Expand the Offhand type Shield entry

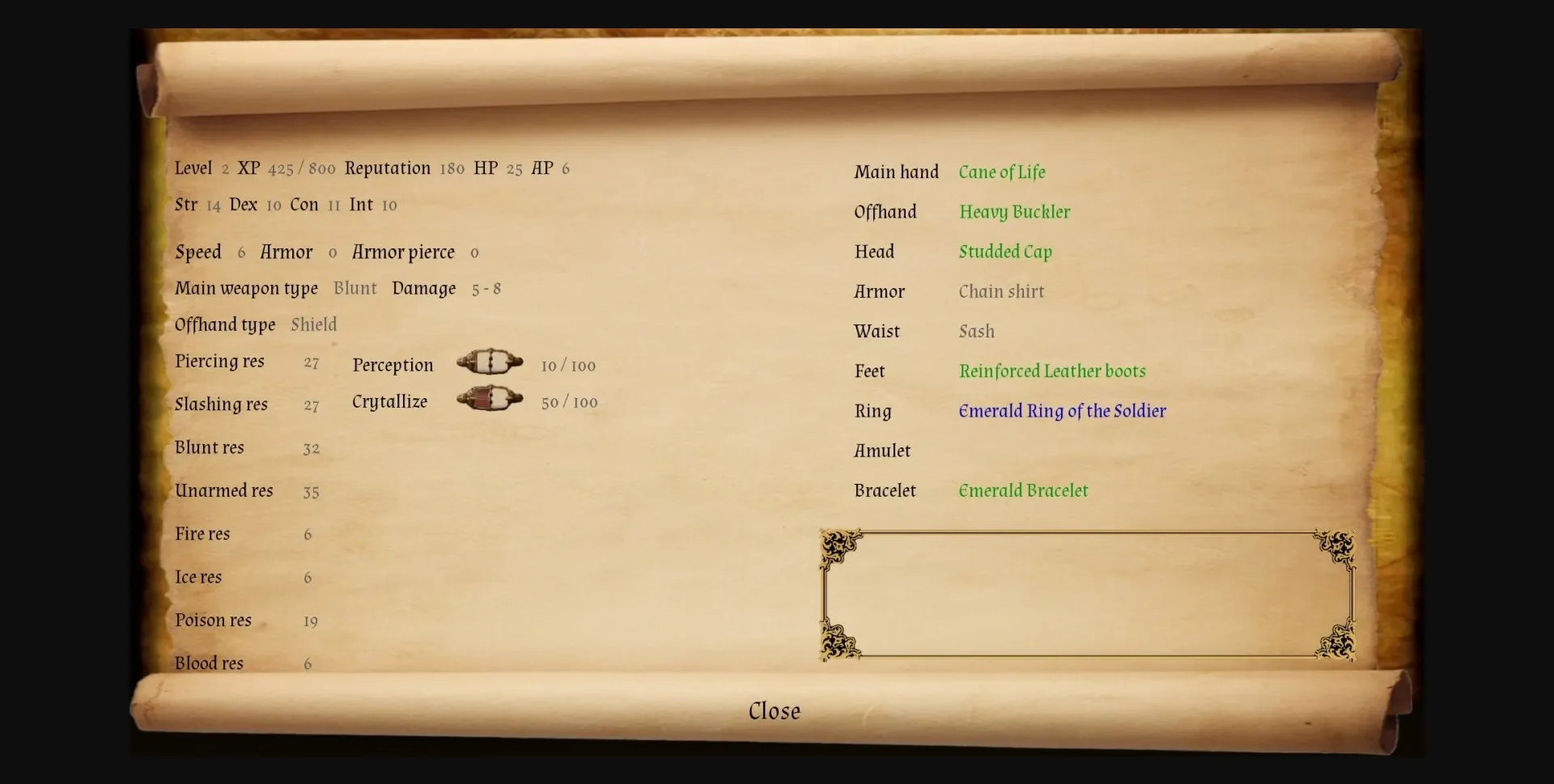coord(313,324)
